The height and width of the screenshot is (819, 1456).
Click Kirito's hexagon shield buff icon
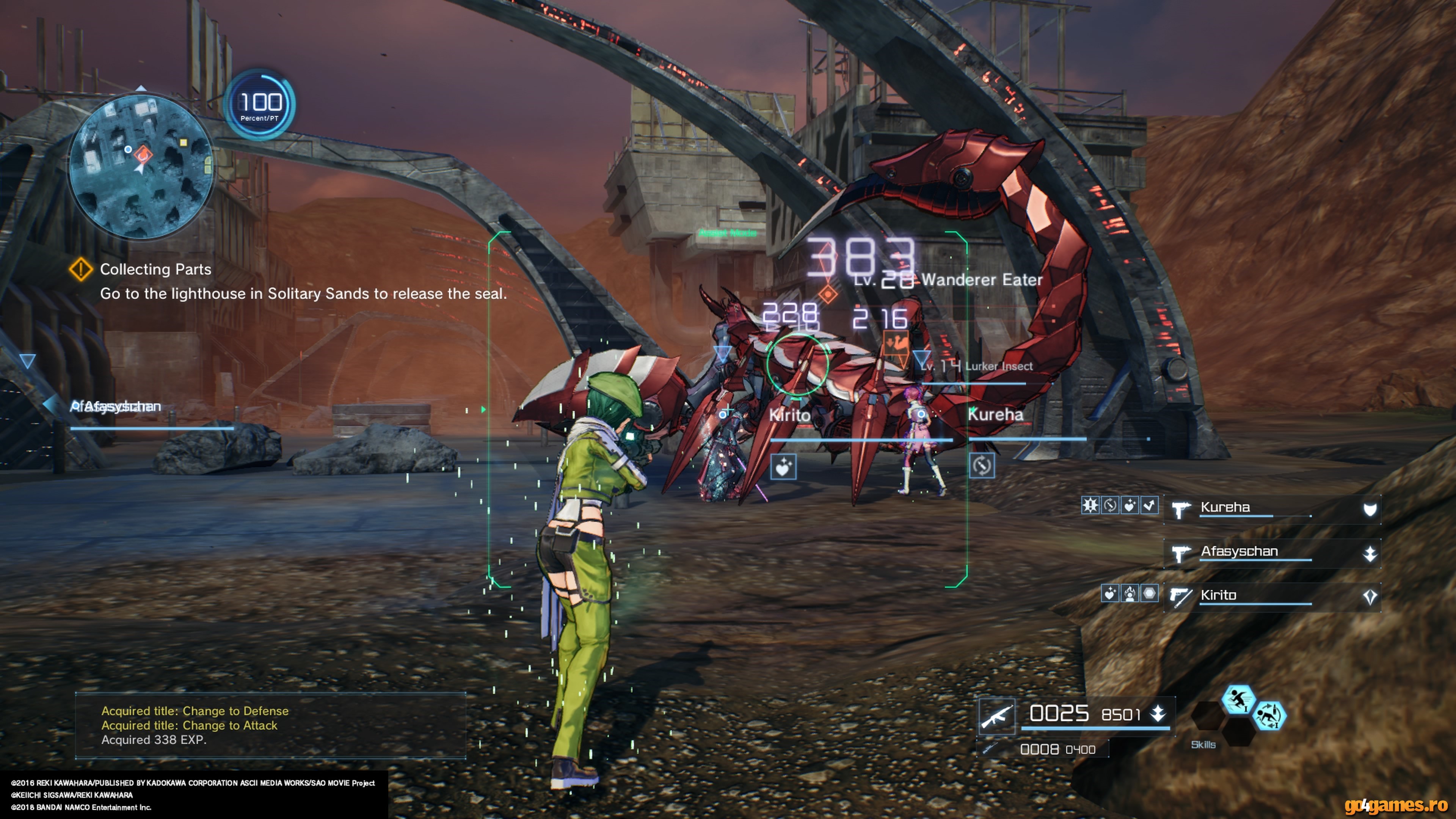click(1149, 593)
